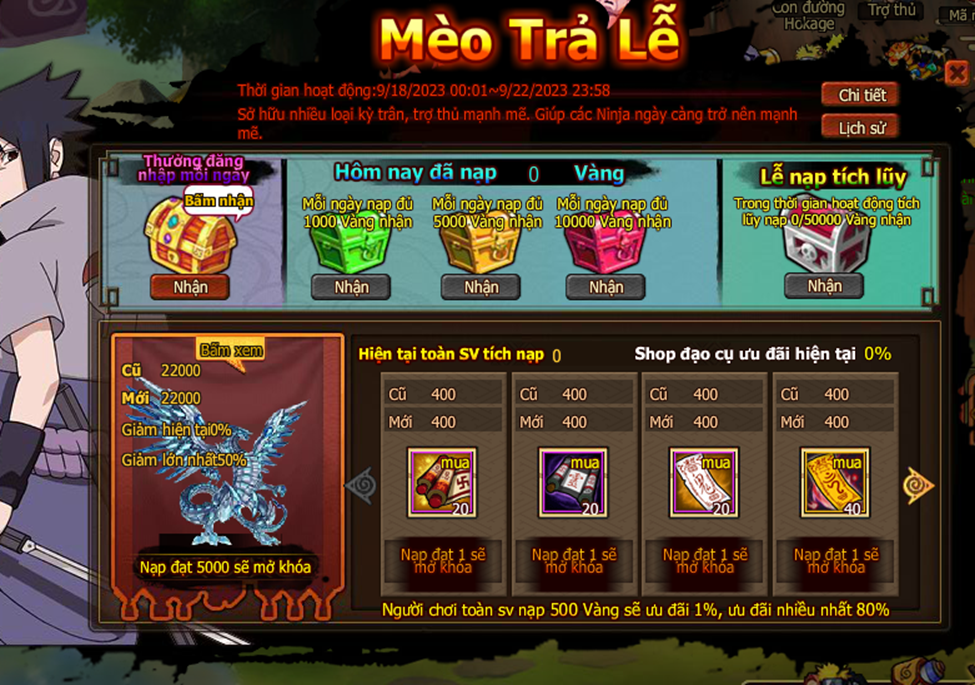Image resolution: width=975 pixels, height=685 pixels.
Task: Claim the daily login reward chest
Action: click(190, 287)
